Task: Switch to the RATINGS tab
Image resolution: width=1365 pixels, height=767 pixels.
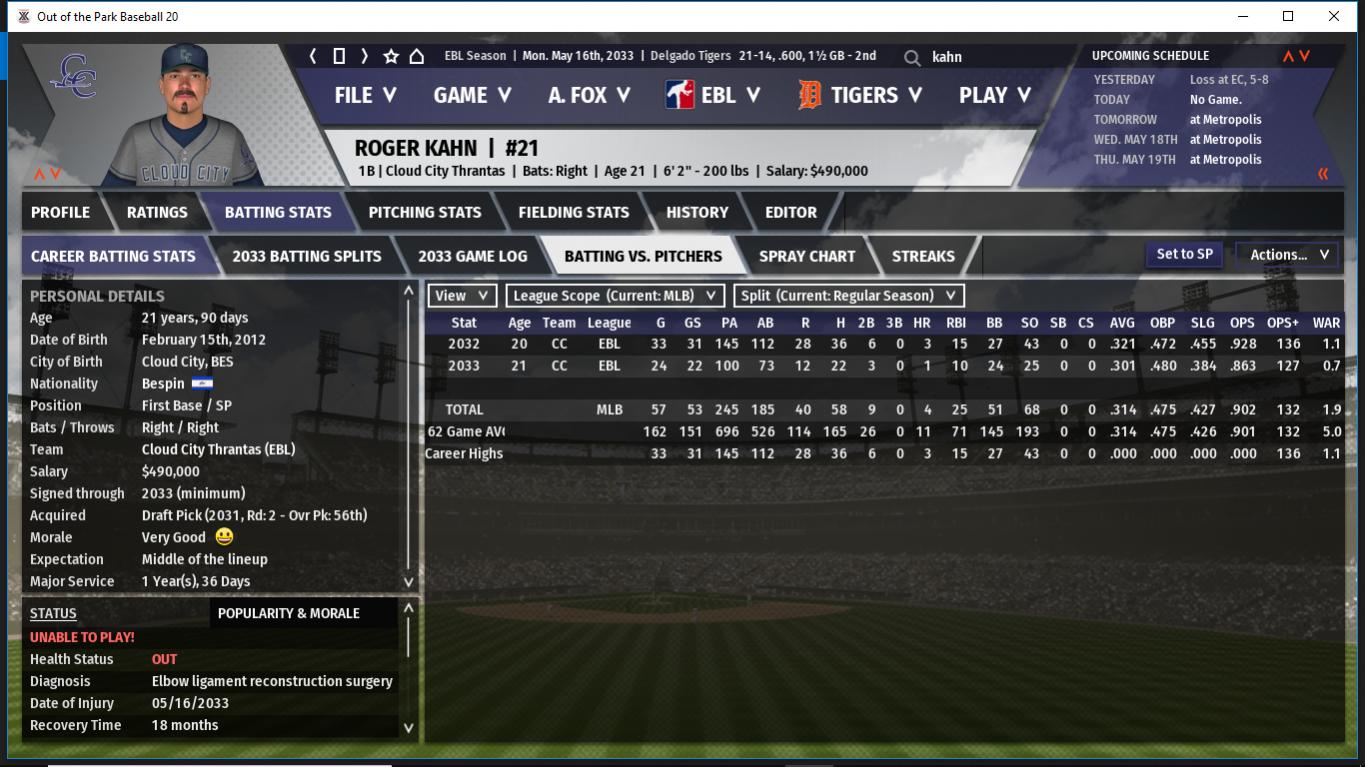Action: point(157,212)
